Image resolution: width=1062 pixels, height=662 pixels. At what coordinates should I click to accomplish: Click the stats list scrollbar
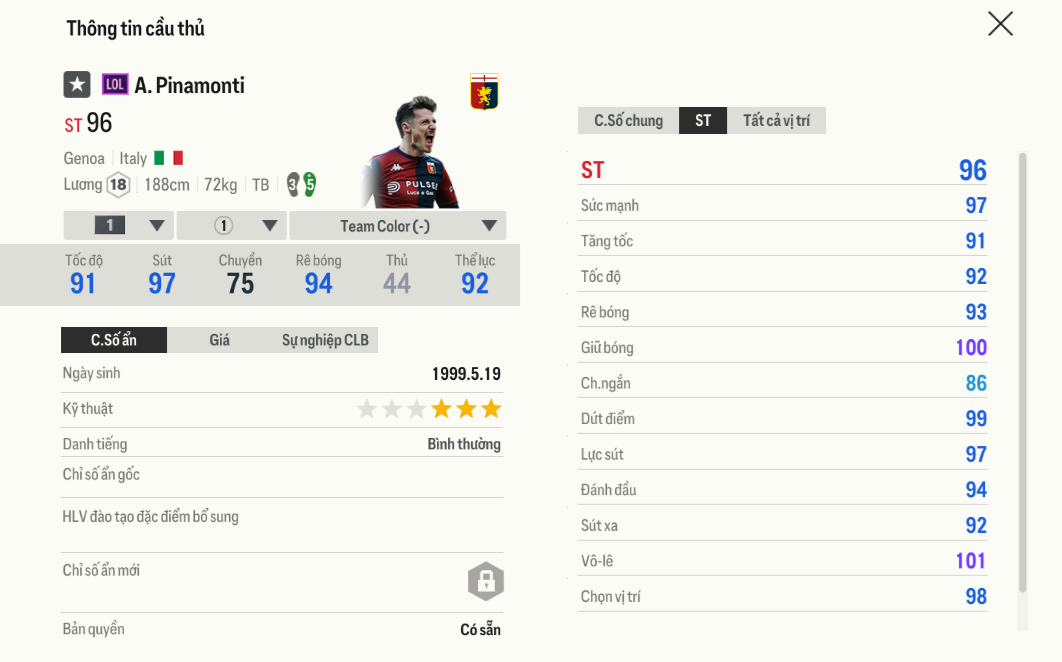pyautogui.click(x=1021, y=370)
